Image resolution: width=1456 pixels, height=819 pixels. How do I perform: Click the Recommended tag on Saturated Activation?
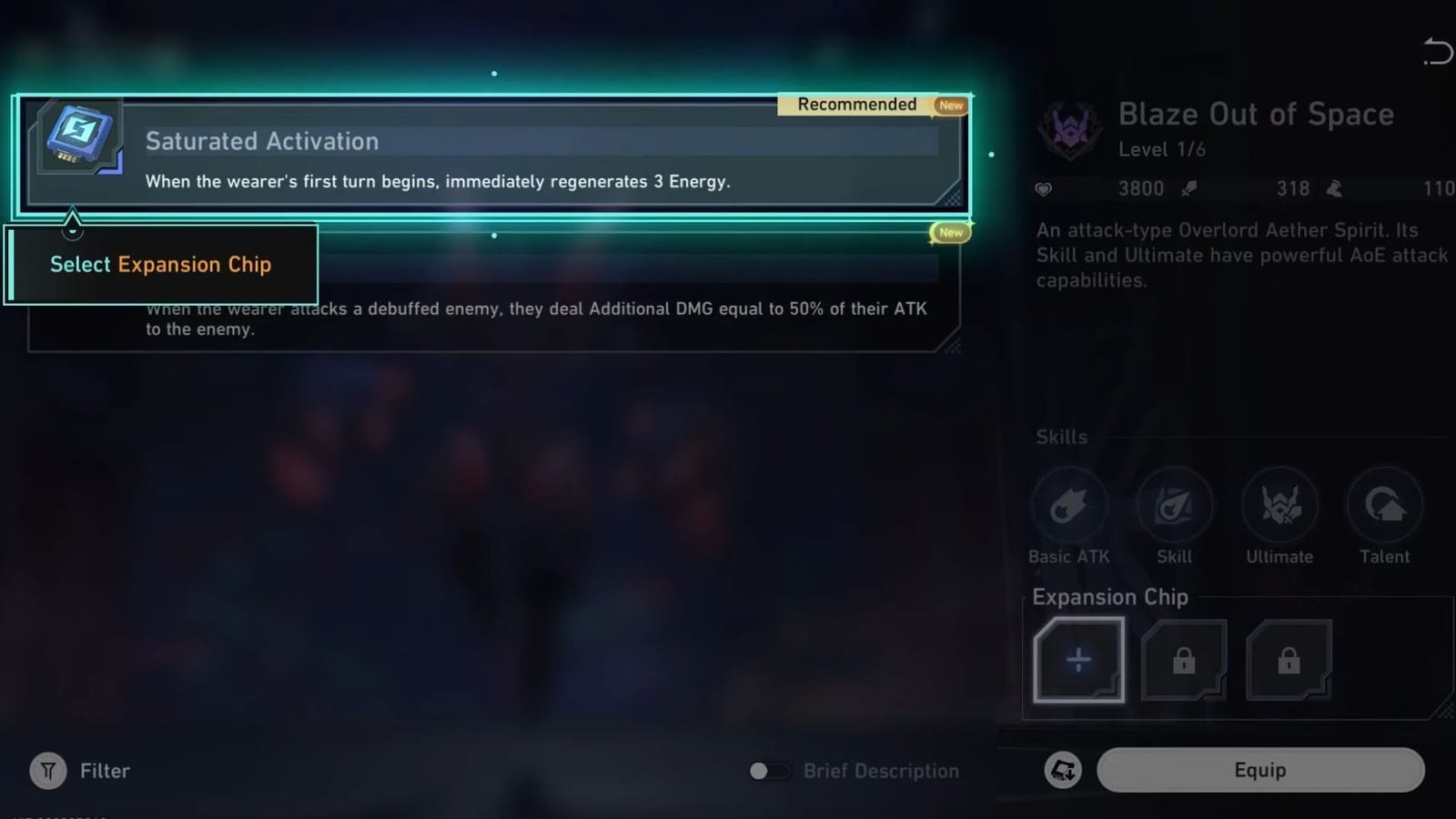[x=855, y=104]
